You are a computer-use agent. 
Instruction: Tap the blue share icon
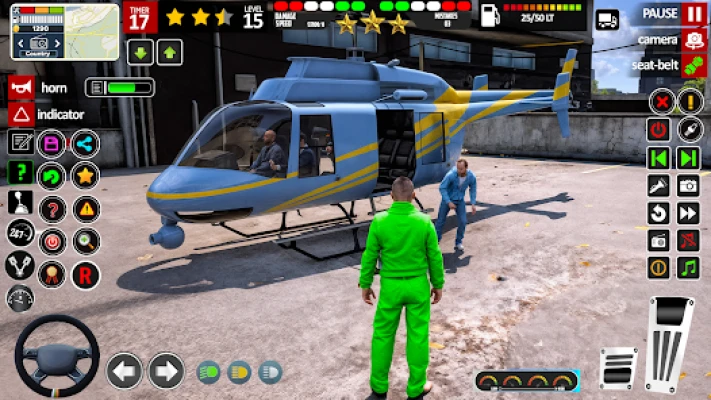tap(85, 143)
